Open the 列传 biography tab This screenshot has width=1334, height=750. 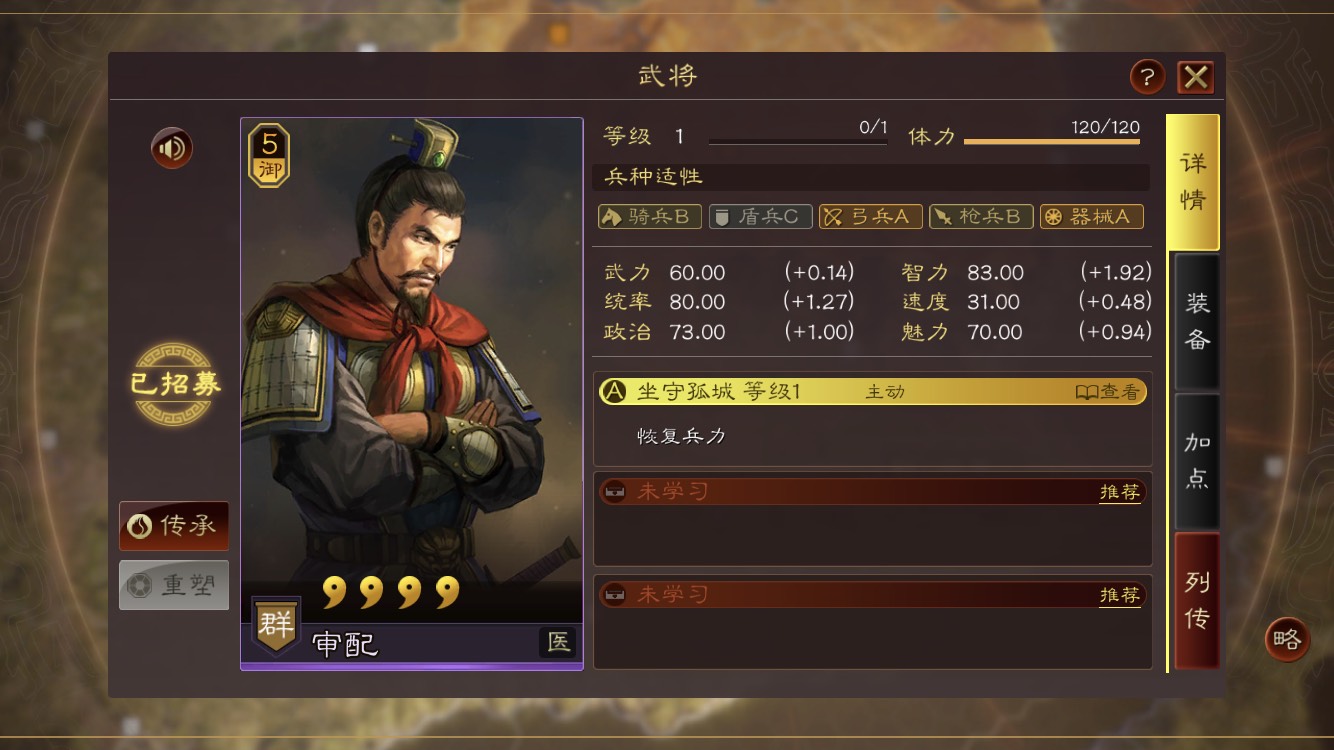point(1196,600)
